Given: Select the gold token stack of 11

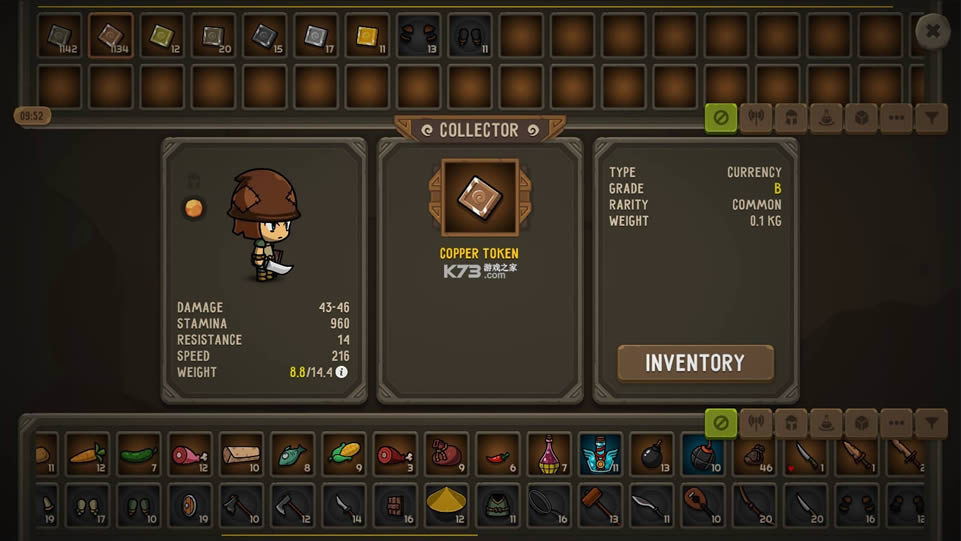Looking at the screenshot, I should point(367,36).
